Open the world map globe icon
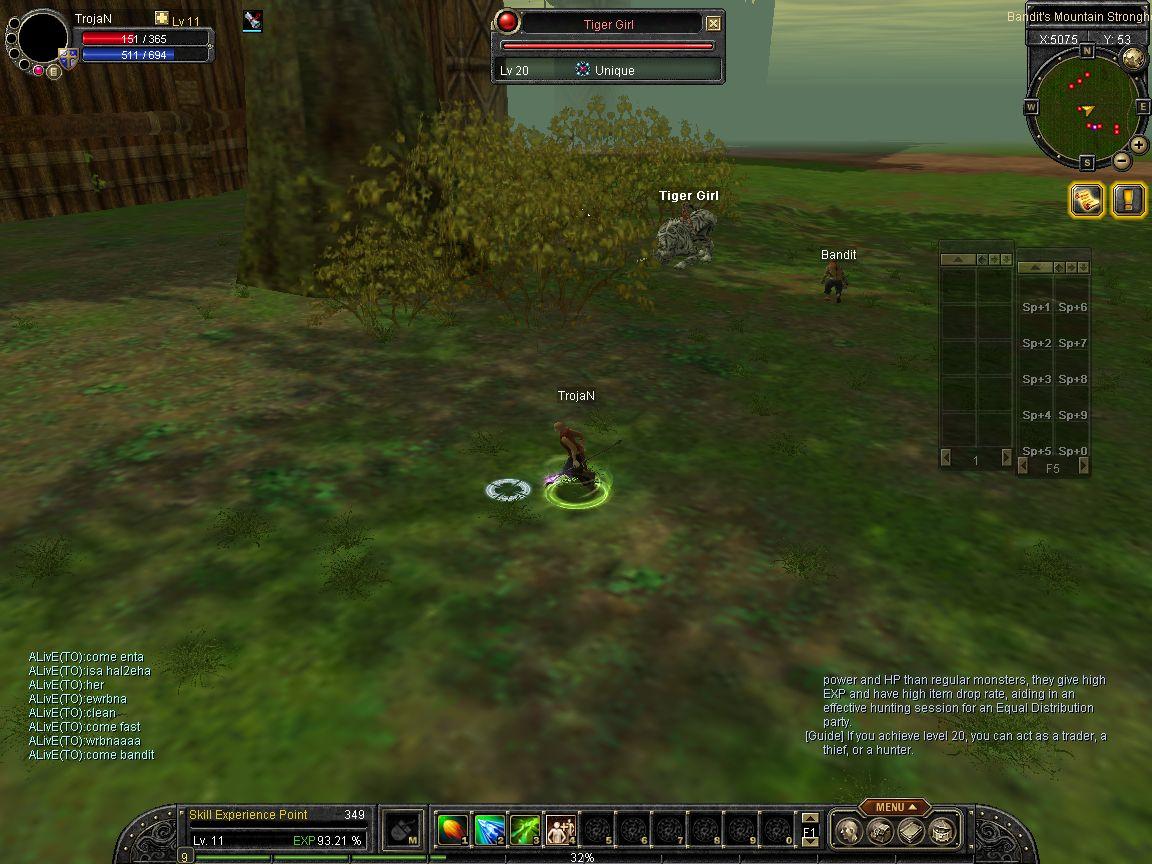Viewport: 1152px width, 864px height. click(1133, 58)
